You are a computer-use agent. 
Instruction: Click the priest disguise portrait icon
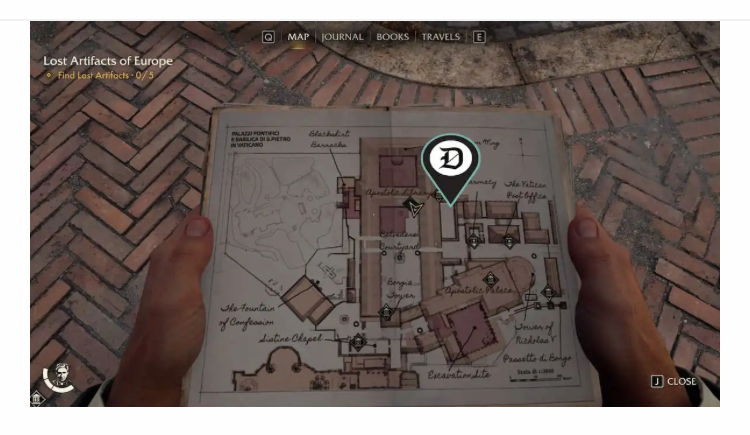(x=60, y=374)
